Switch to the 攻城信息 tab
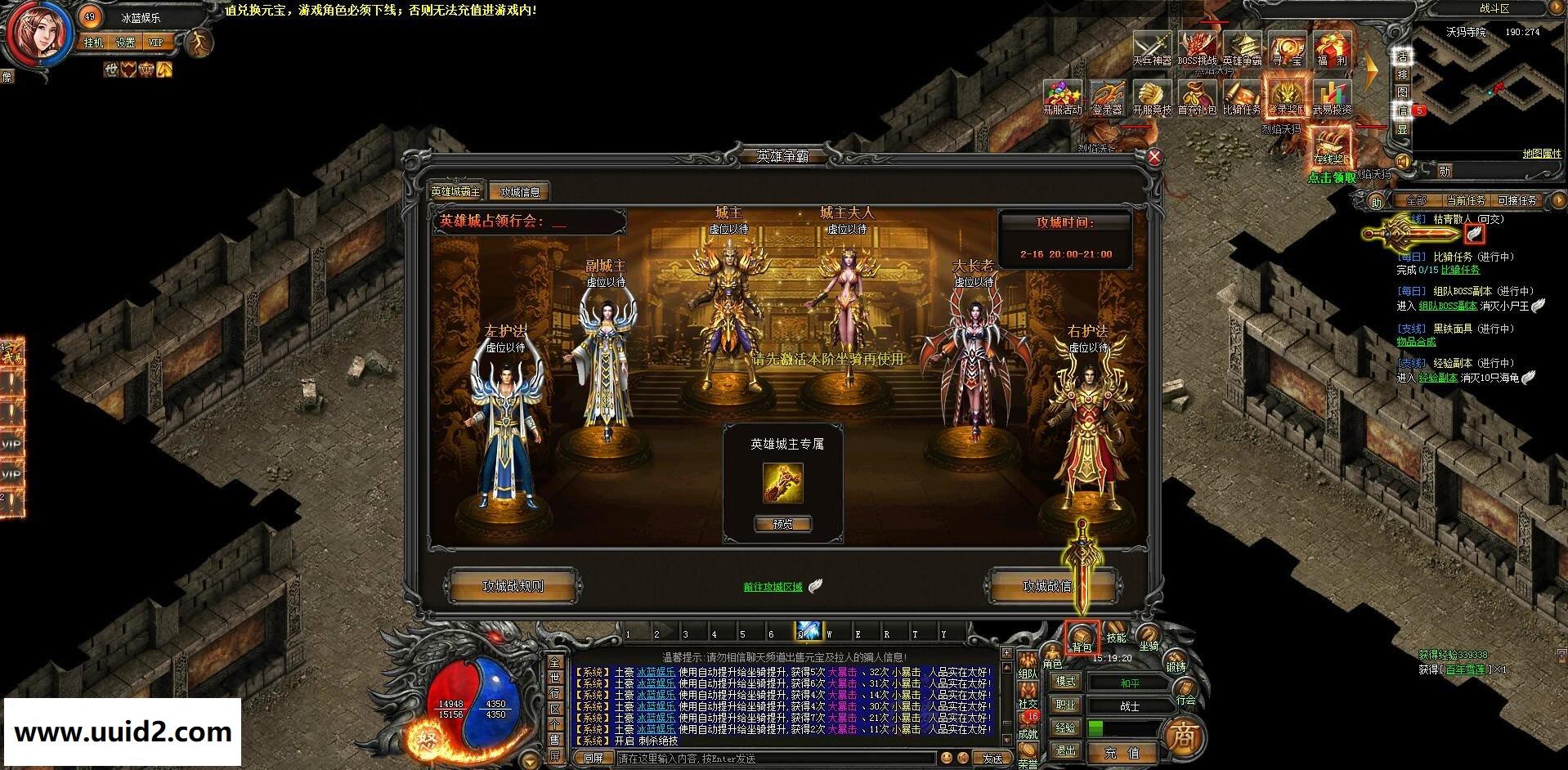This screenshot has height=770, width=1568. 522,190
